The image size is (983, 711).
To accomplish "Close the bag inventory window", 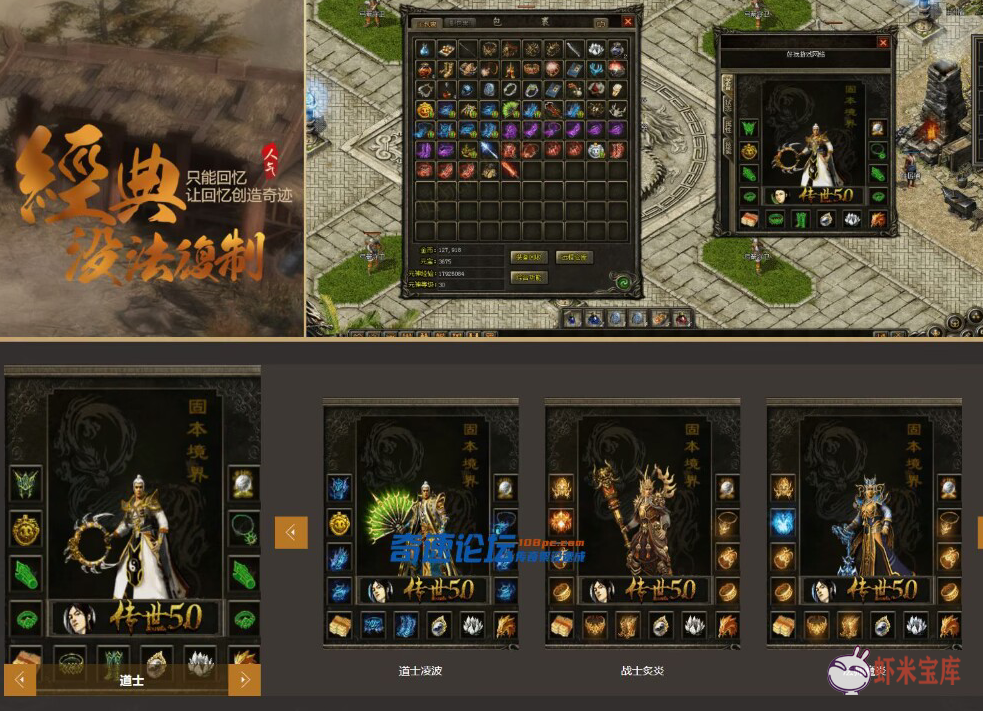I will pos(628,21).
